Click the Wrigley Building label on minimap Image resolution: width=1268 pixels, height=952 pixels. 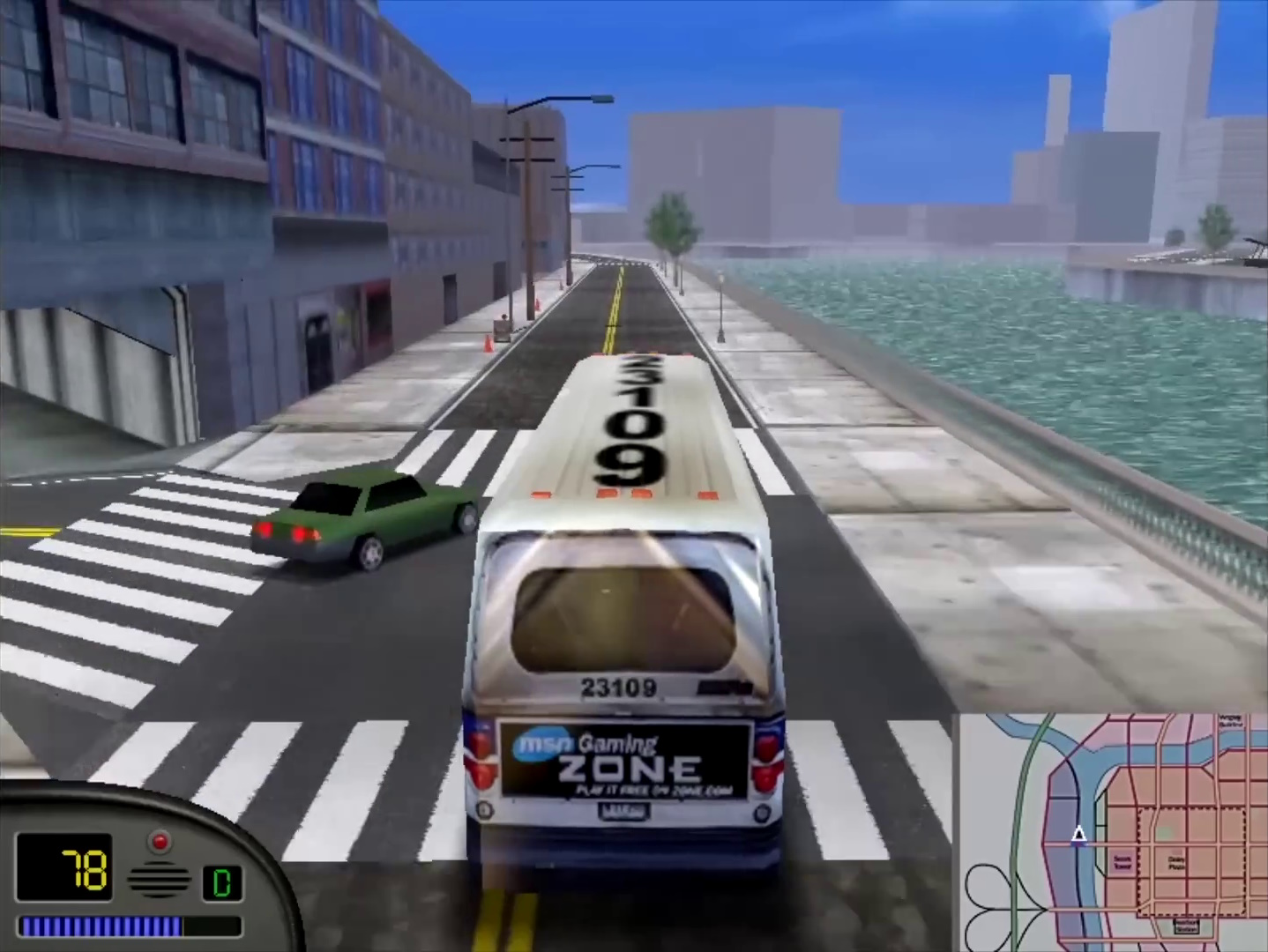[x=1231, y=721]
